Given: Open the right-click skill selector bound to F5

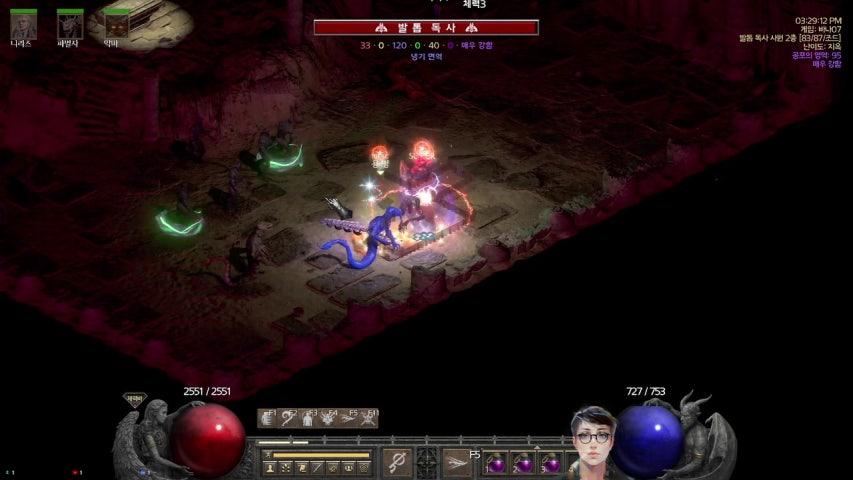Looking at the screenshot, I should (457, 462).
